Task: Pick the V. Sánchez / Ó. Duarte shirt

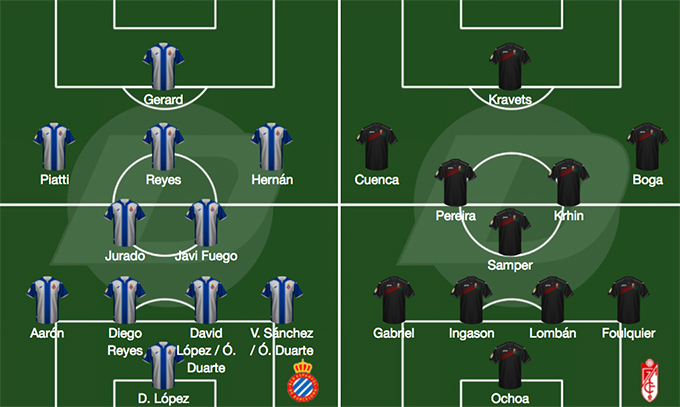Action: point(280,300)
